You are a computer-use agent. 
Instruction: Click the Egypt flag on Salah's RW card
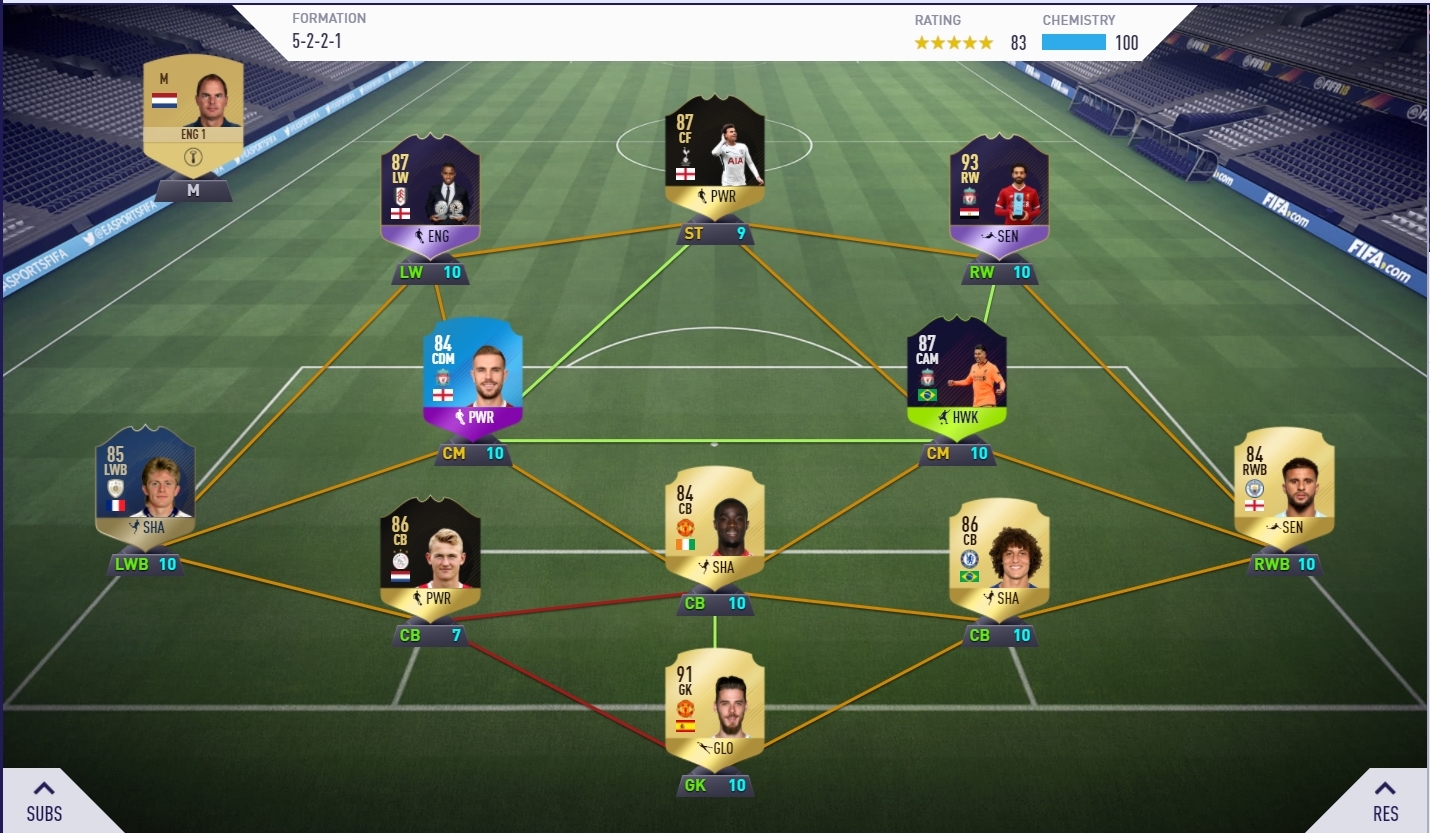coord(970,213)
